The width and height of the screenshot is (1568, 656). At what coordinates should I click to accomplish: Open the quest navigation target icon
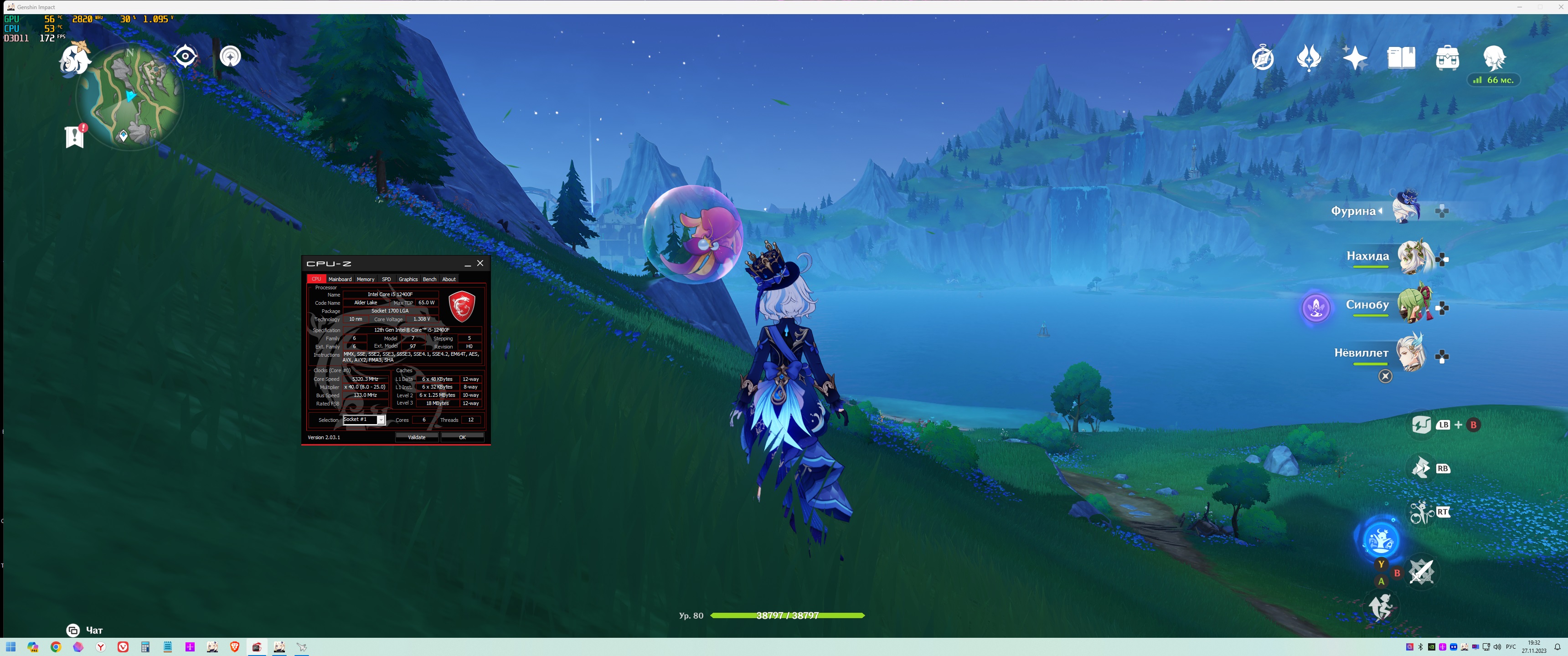tap(185, 56)
